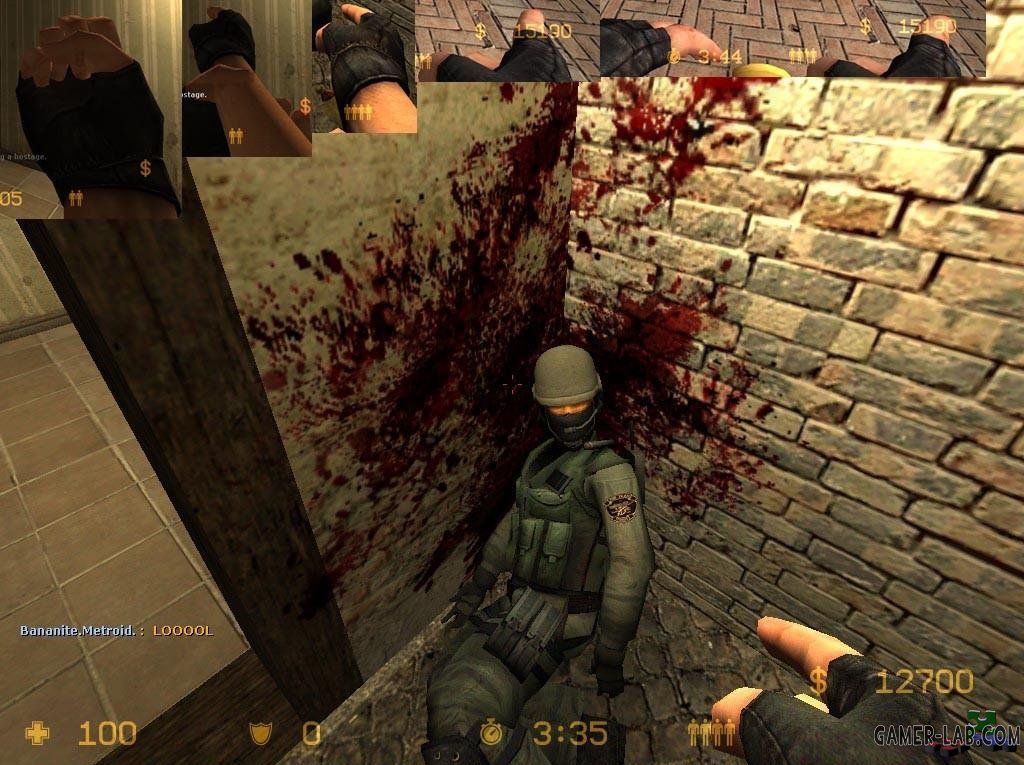View the large closed-fist glove thumbnail
1024x765 pixels.
98,109
